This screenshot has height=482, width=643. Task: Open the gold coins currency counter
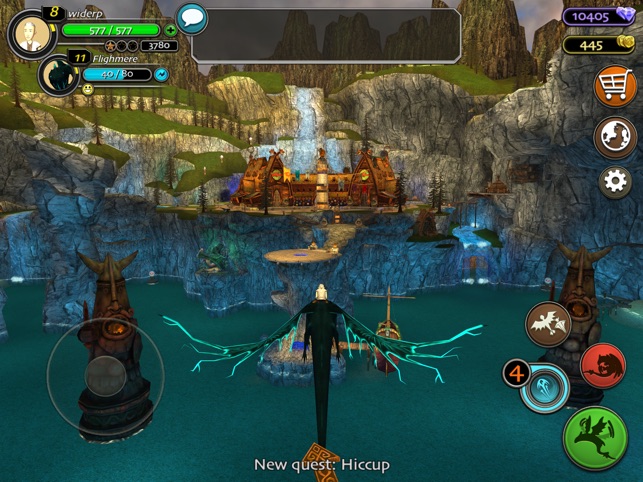click(x=598, y=44)
